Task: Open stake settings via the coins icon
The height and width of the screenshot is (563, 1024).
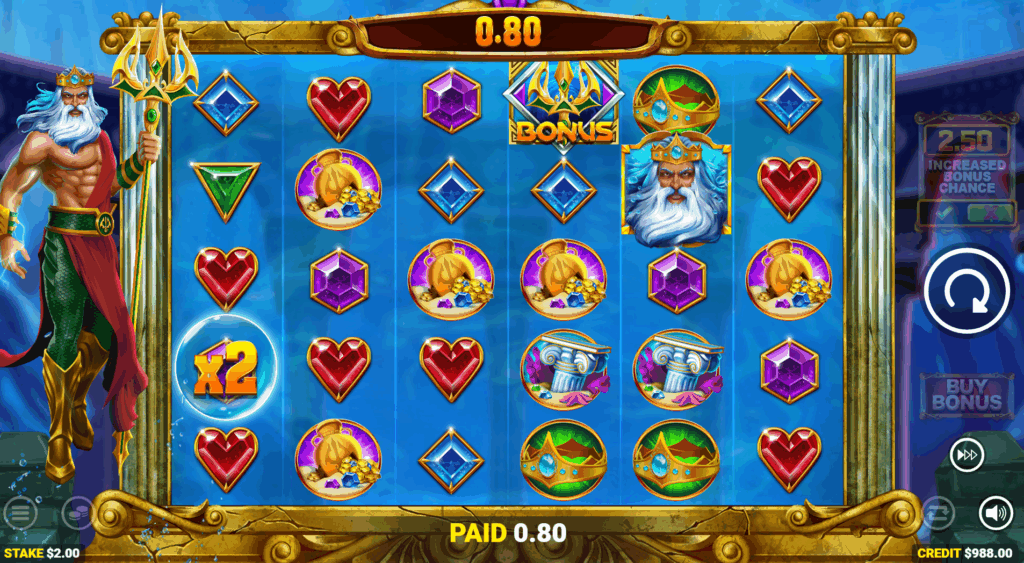Action: [76, 513]
